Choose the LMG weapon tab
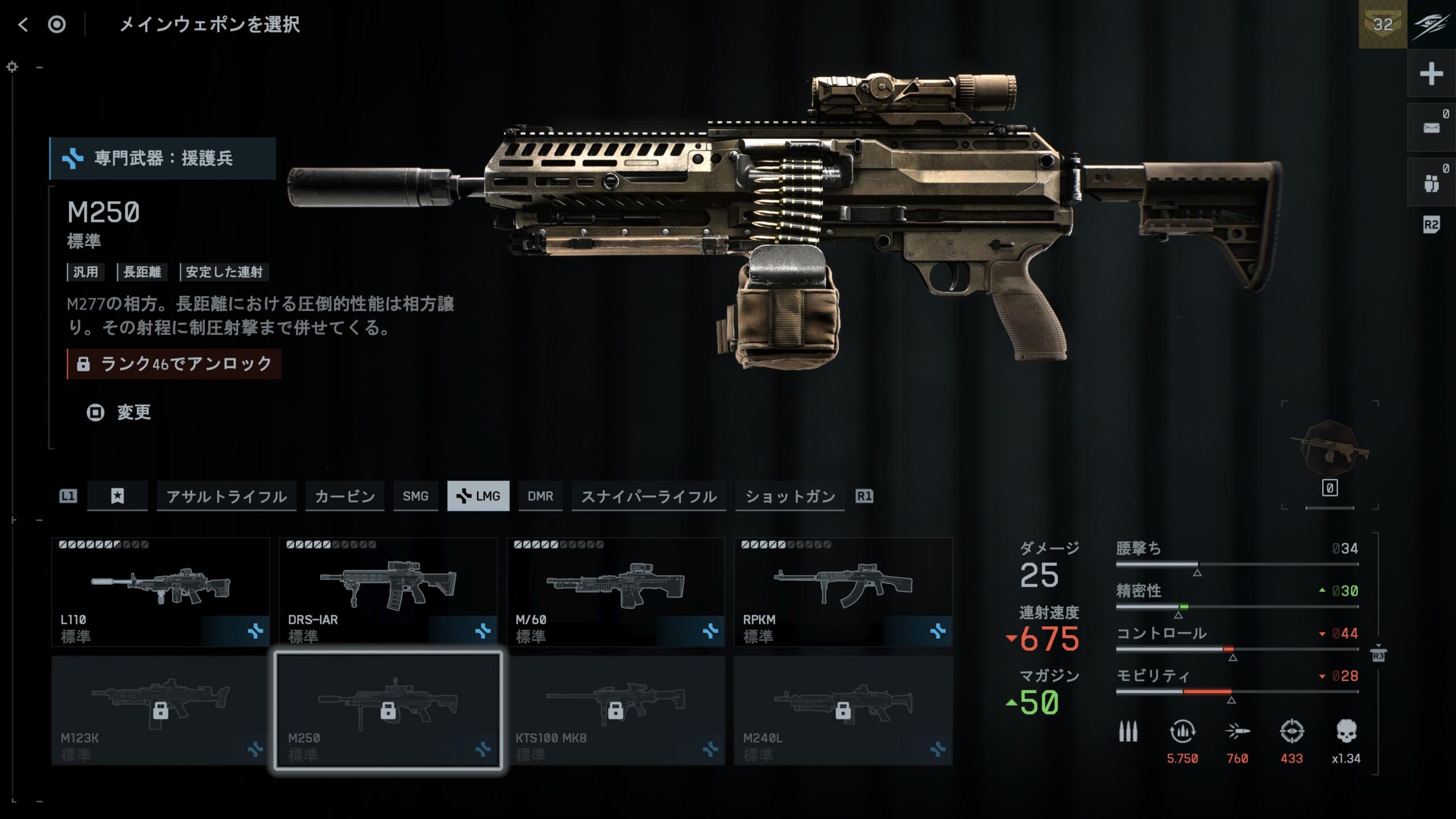This screenshot has width=1456, height=819. [478, 496]
